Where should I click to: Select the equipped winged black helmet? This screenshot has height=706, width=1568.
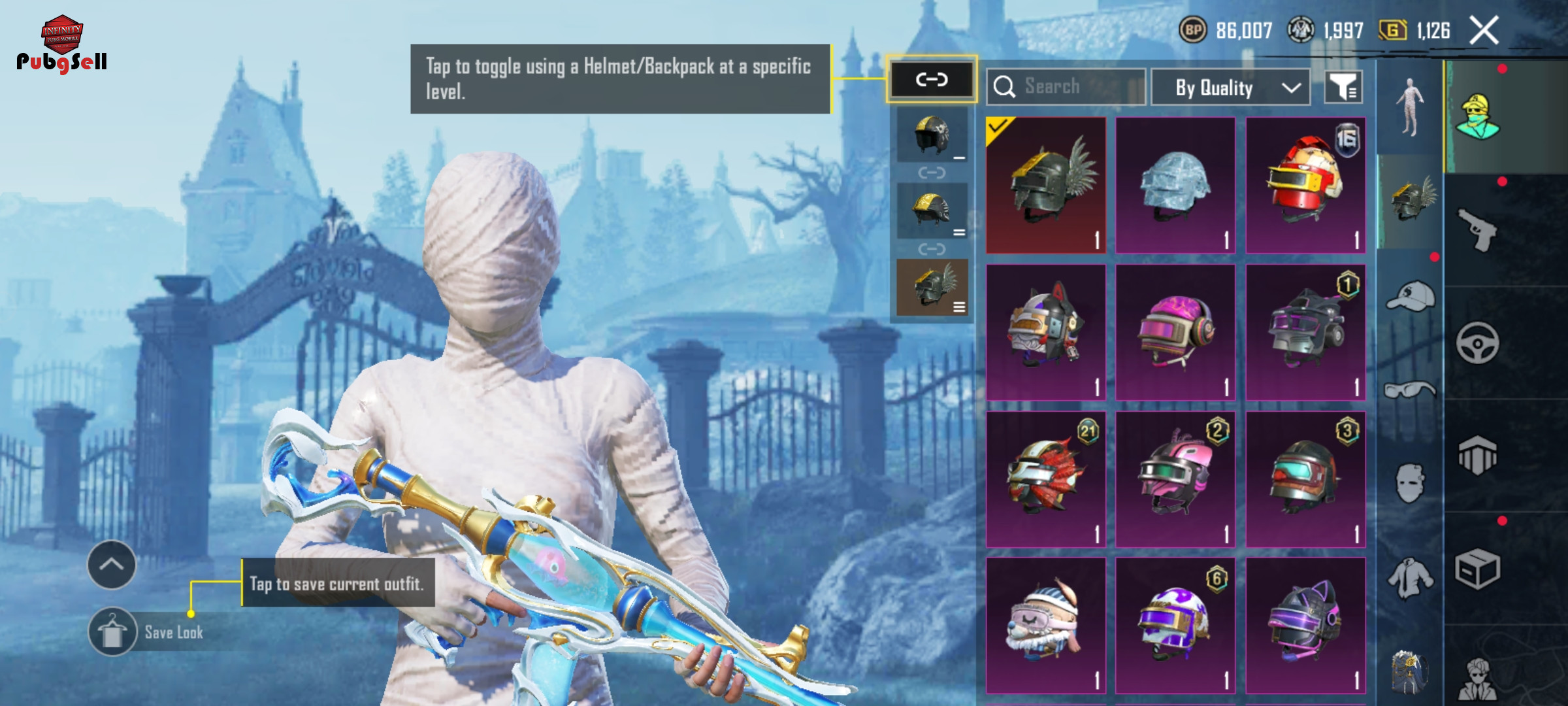pos(1045,185)
